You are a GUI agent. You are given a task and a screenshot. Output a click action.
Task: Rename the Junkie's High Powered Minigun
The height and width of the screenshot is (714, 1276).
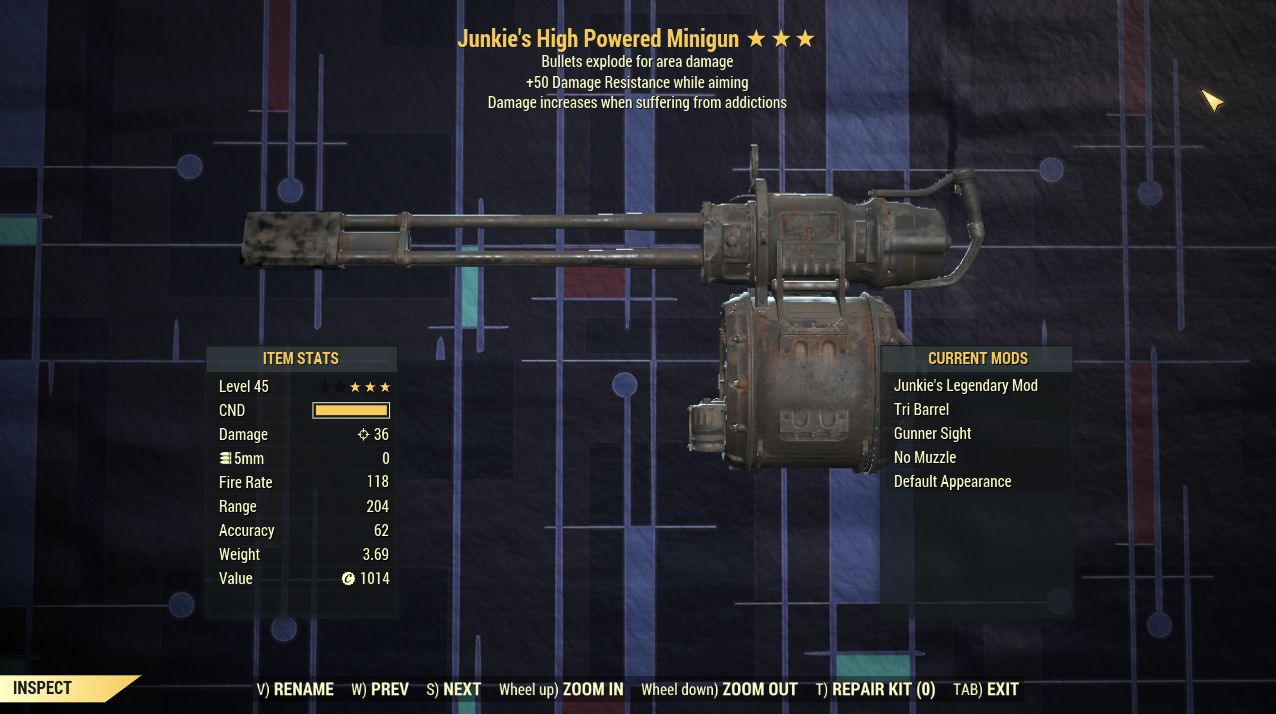[295, 689]
